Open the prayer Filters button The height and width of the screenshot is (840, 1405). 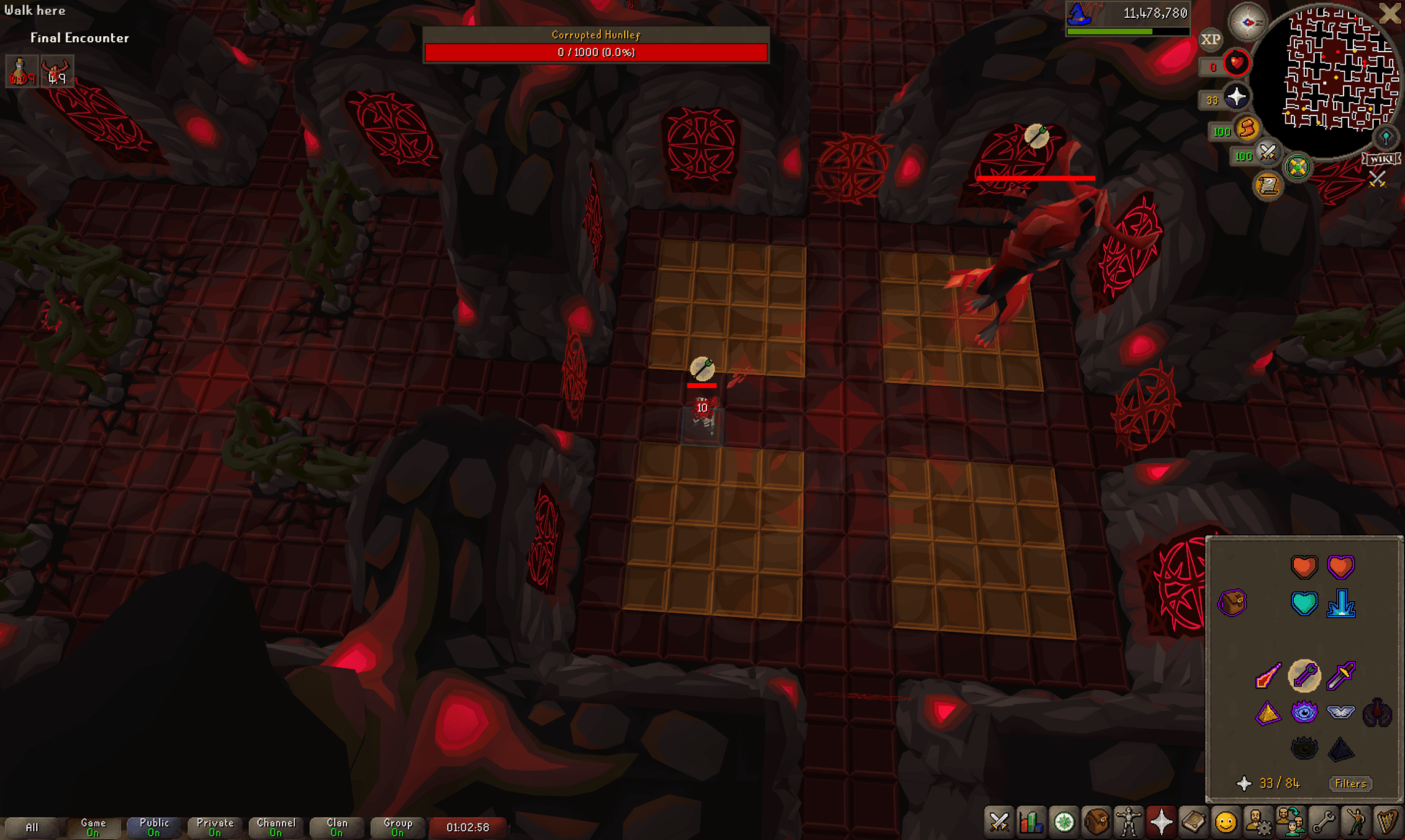coord(1350,784)
